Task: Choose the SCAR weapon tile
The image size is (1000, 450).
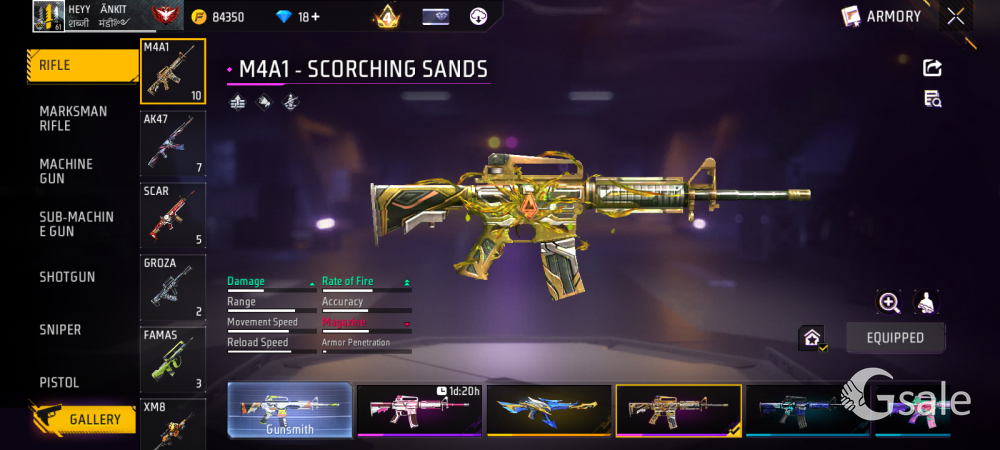Action: tap(173, 215)
